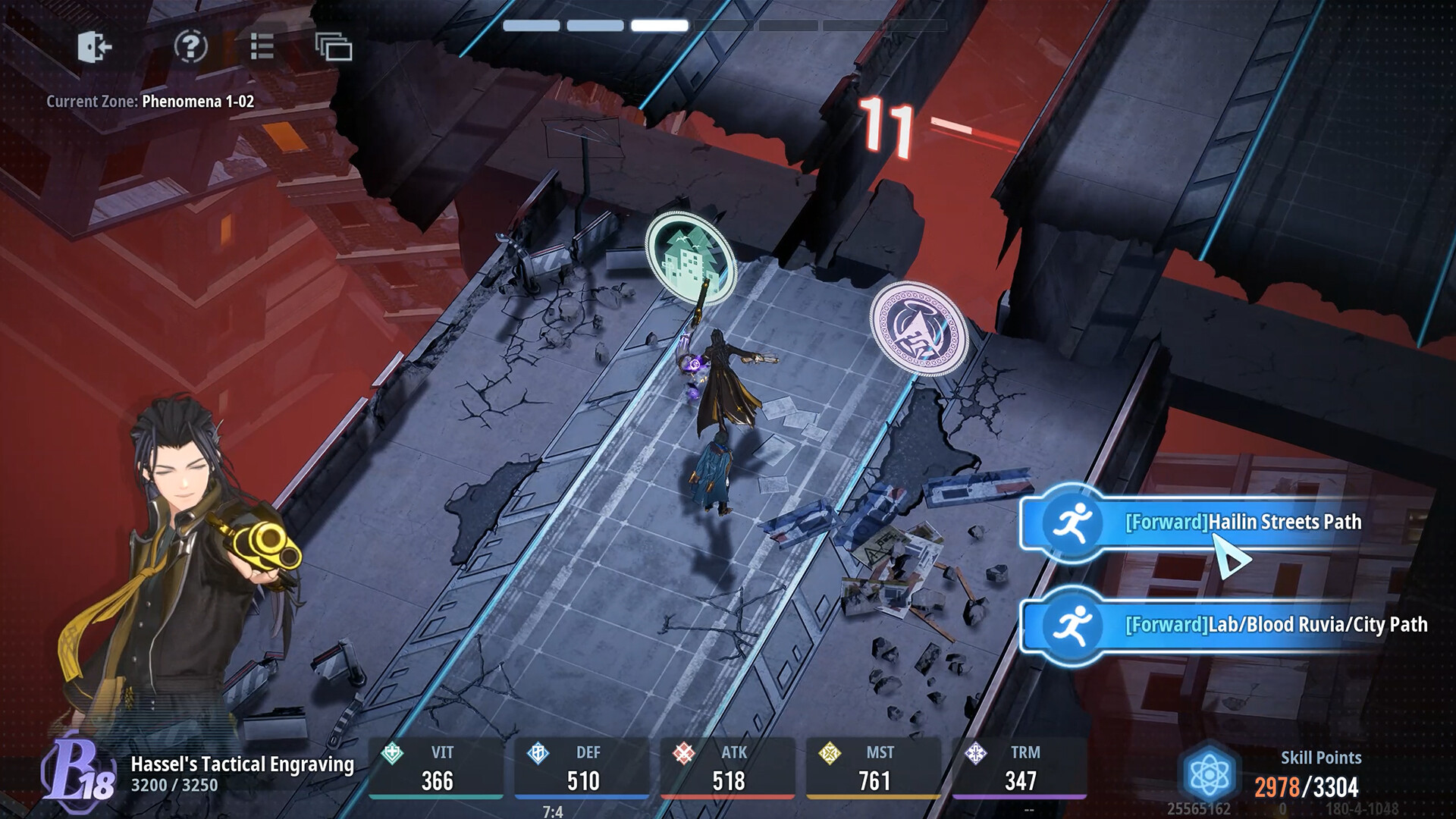
Task: Click the exit dungeon icon
Action: 94,47
